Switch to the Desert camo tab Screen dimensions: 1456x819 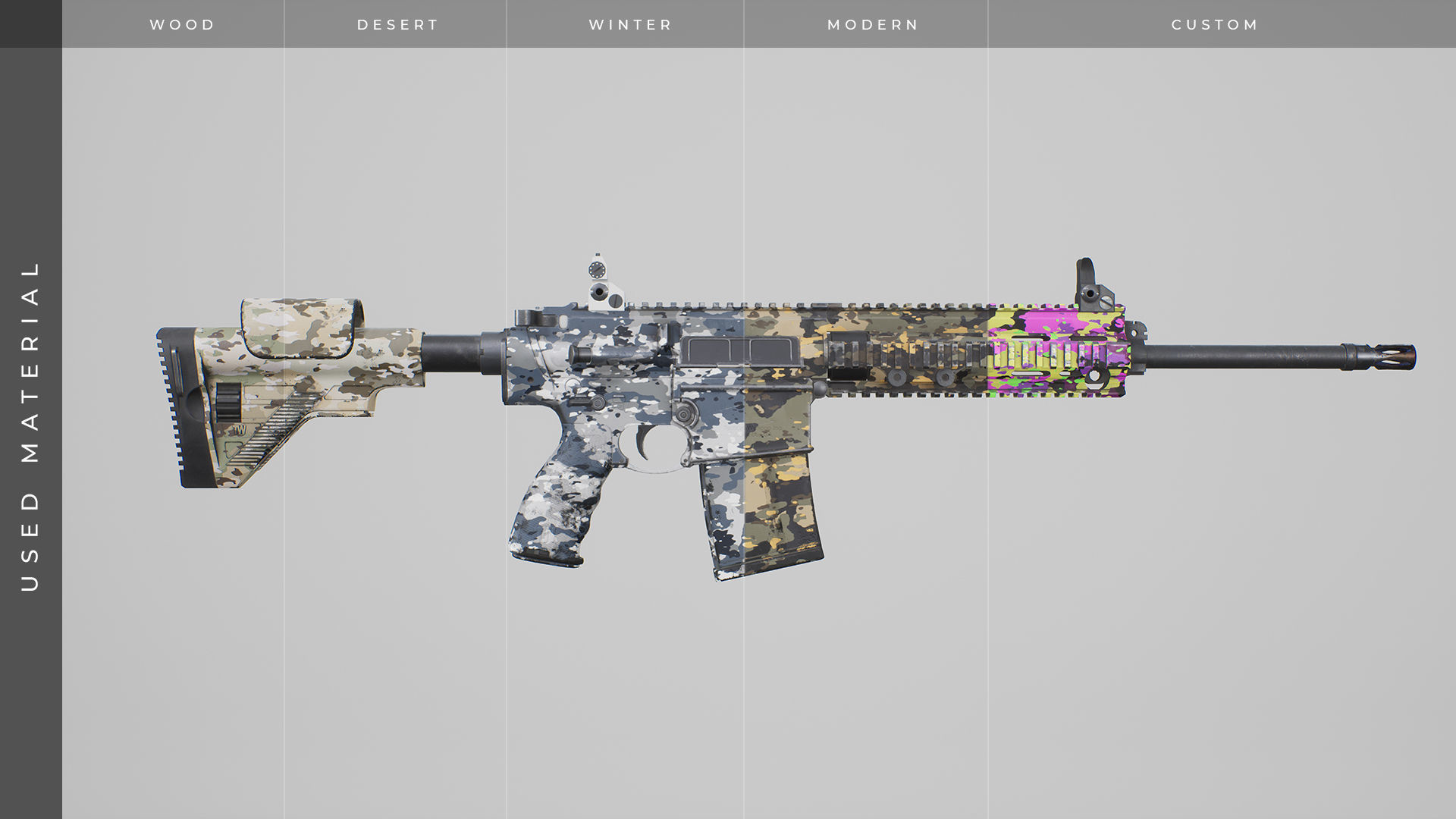[398, 24]
